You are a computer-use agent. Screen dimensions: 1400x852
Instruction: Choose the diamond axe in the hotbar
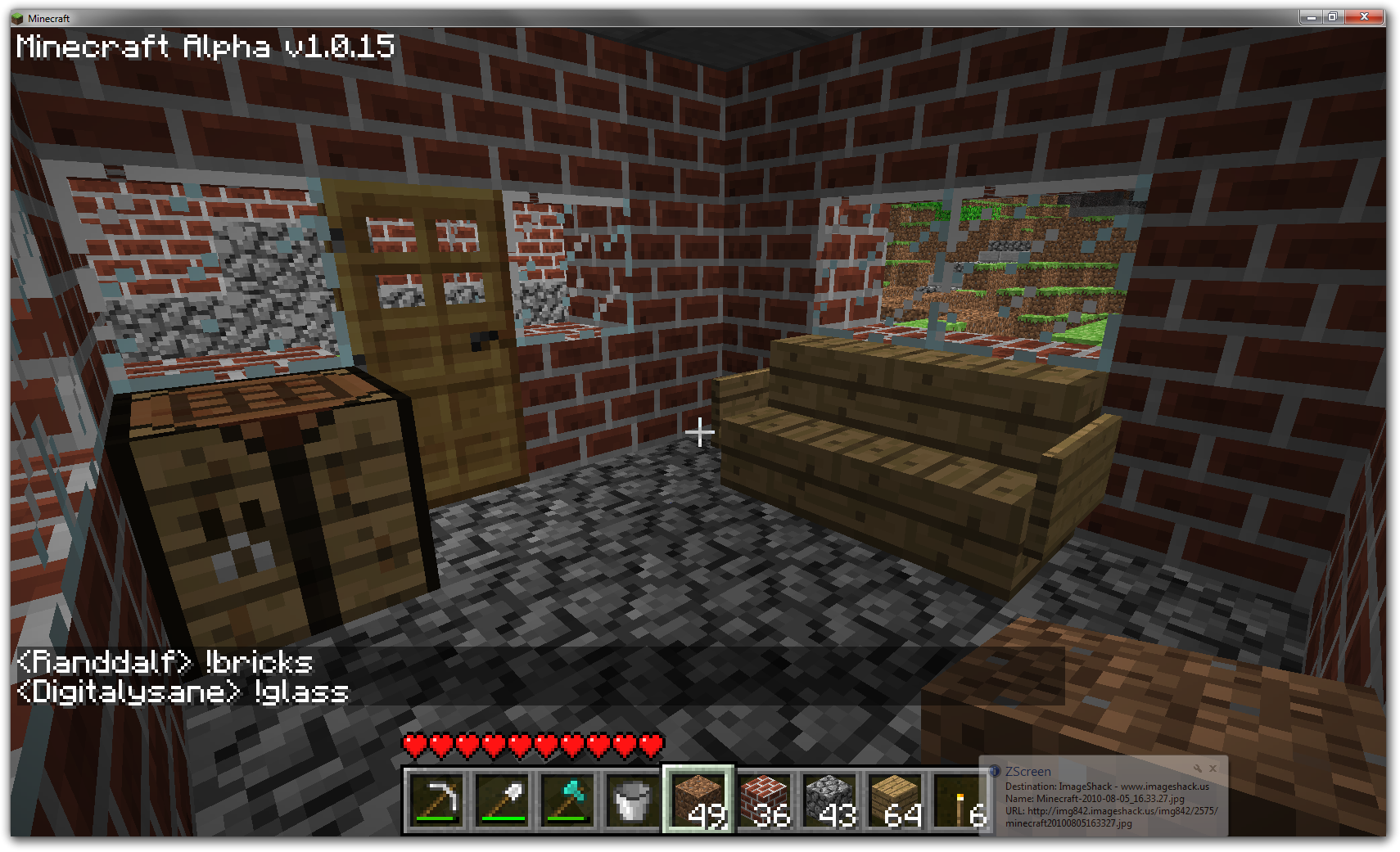[x=567, y=800]
